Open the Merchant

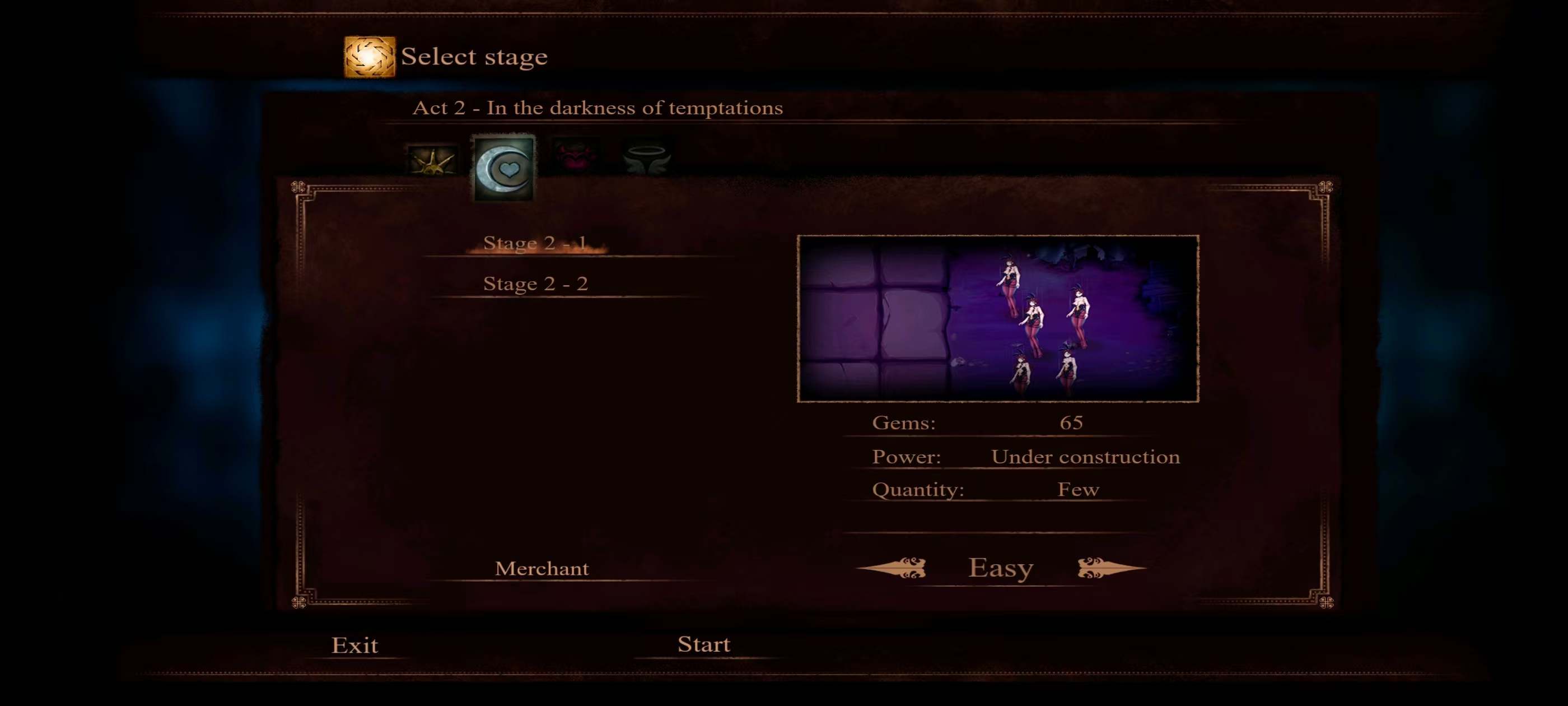tap(542, 568)
